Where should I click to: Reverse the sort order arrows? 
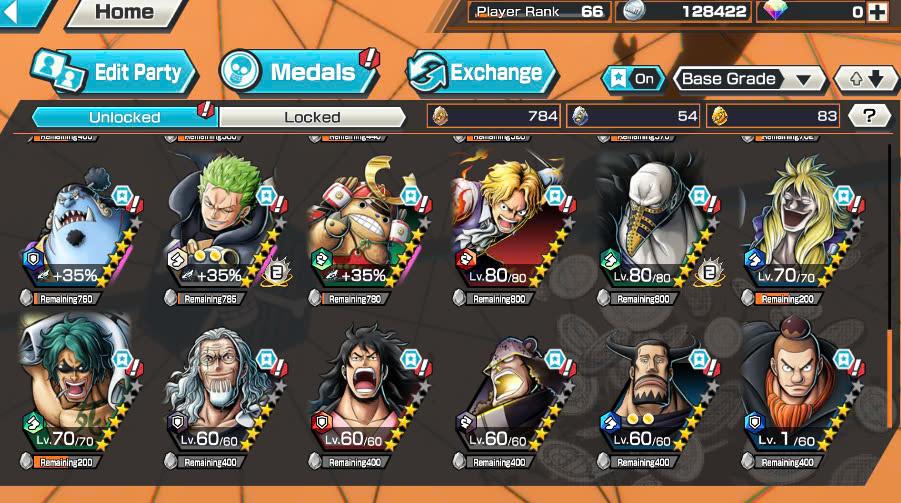click(x=866, y=79)
